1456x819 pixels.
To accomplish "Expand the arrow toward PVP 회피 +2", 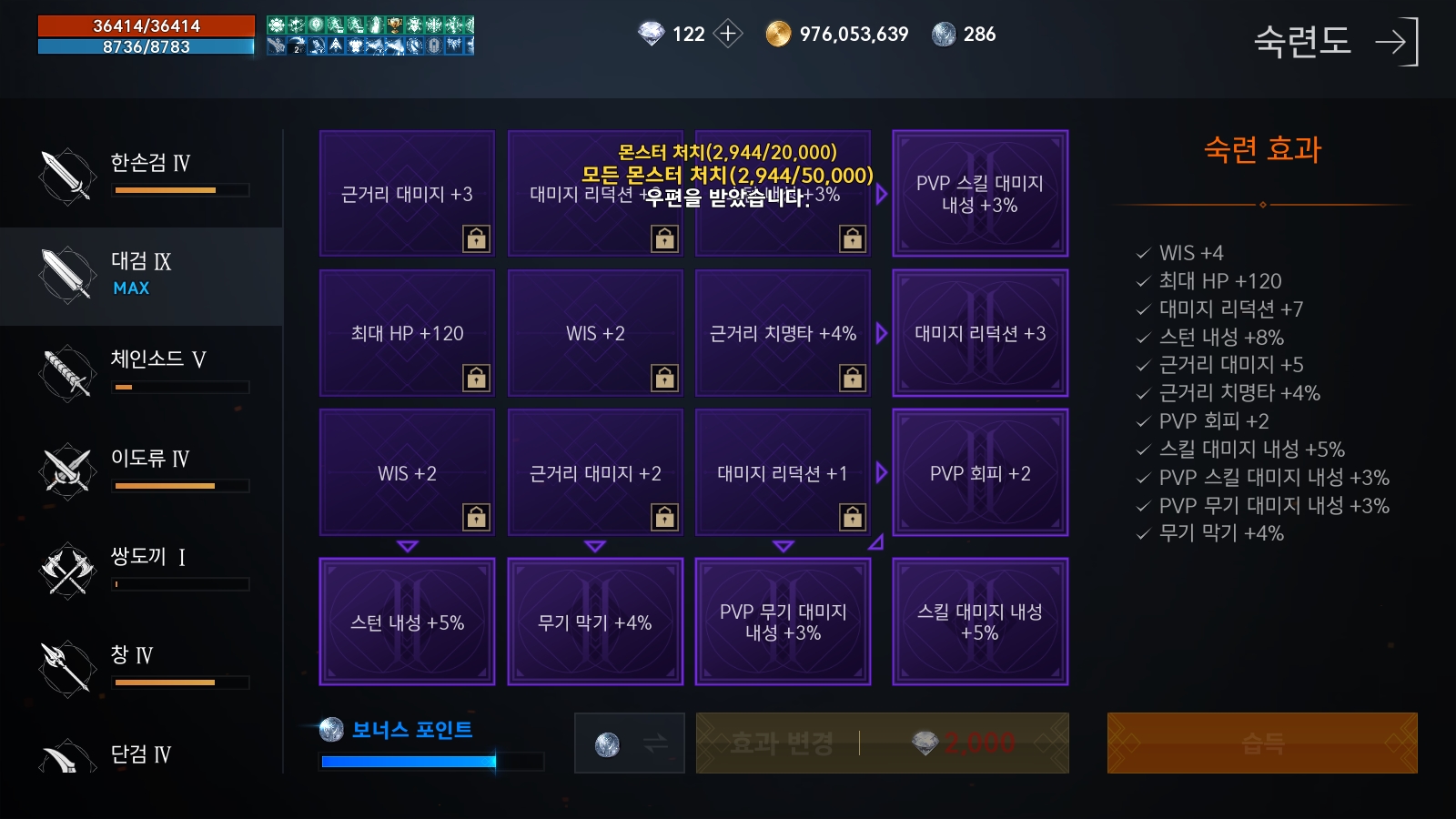I will [880, 471].
